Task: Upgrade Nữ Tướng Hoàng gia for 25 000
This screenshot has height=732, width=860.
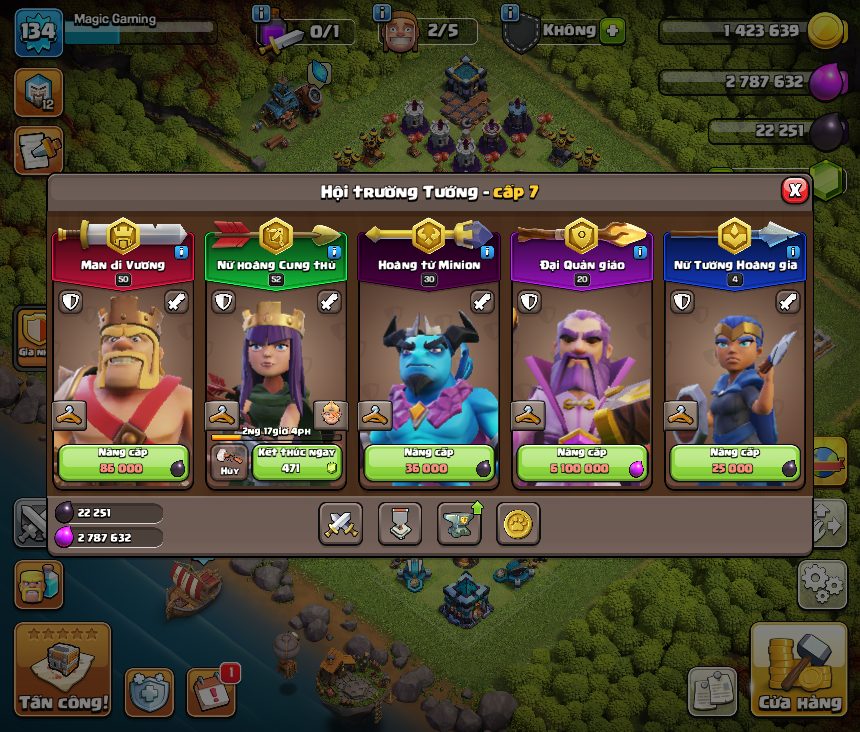Action: (x=735, y=462)
